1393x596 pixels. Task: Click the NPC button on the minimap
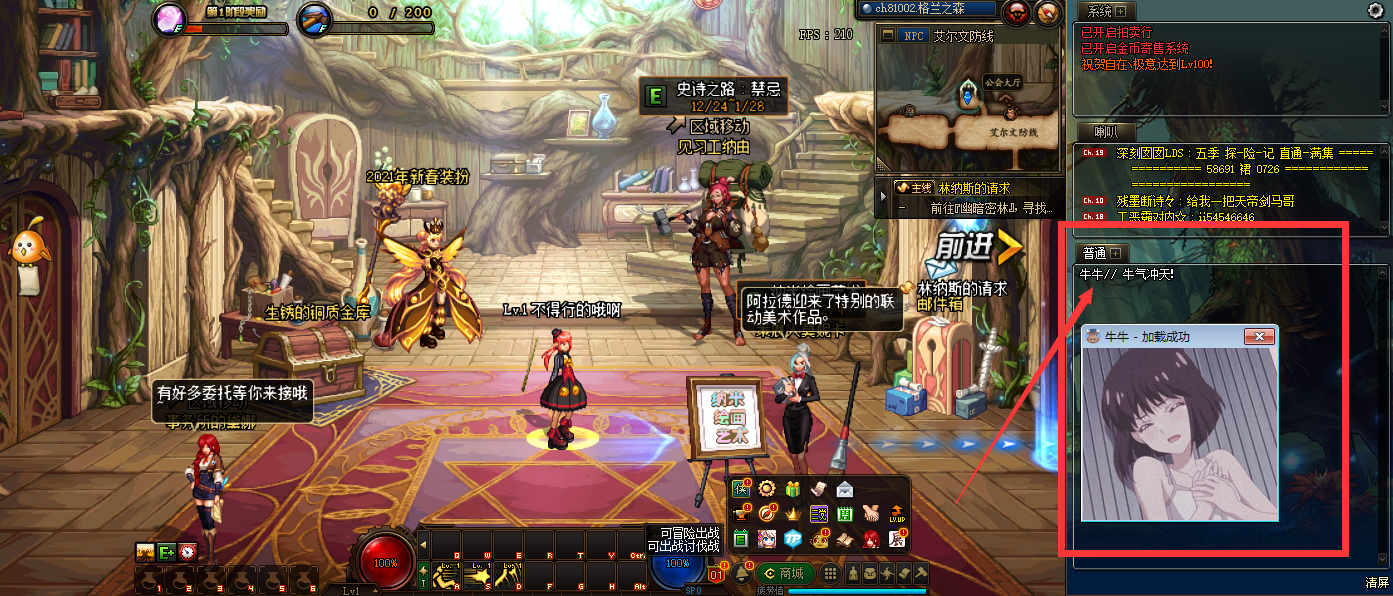pyautogui.click(x=913, y=35)
